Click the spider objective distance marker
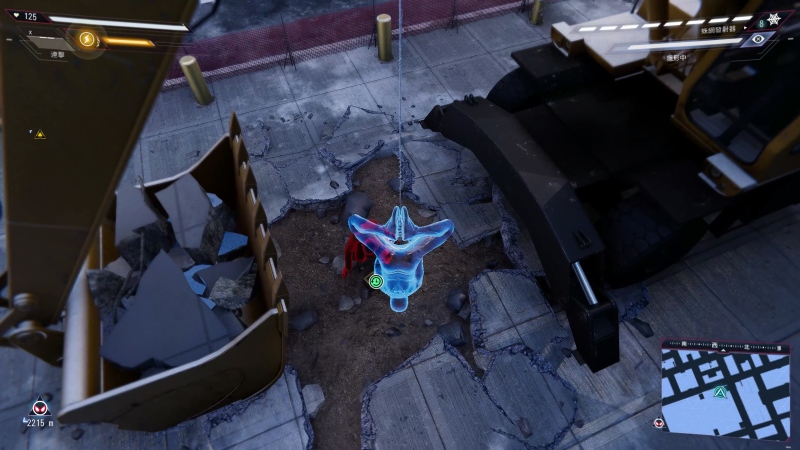This screenshot has width=800, height=450. (41, 409)
